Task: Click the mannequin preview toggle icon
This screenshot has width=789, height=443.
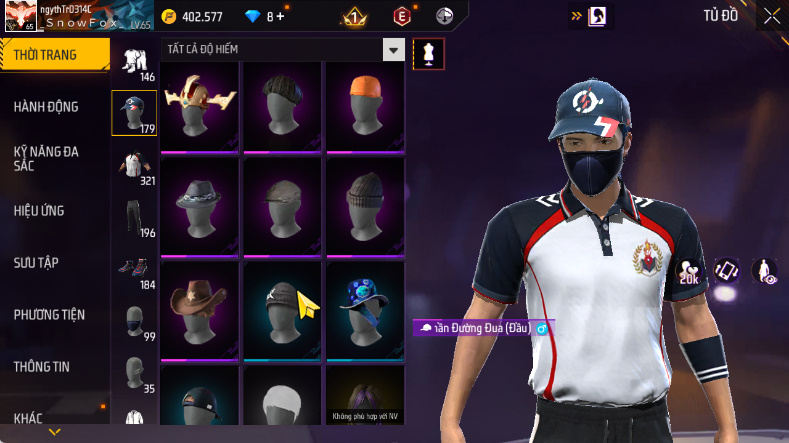Action: click(x=429, y=53)
